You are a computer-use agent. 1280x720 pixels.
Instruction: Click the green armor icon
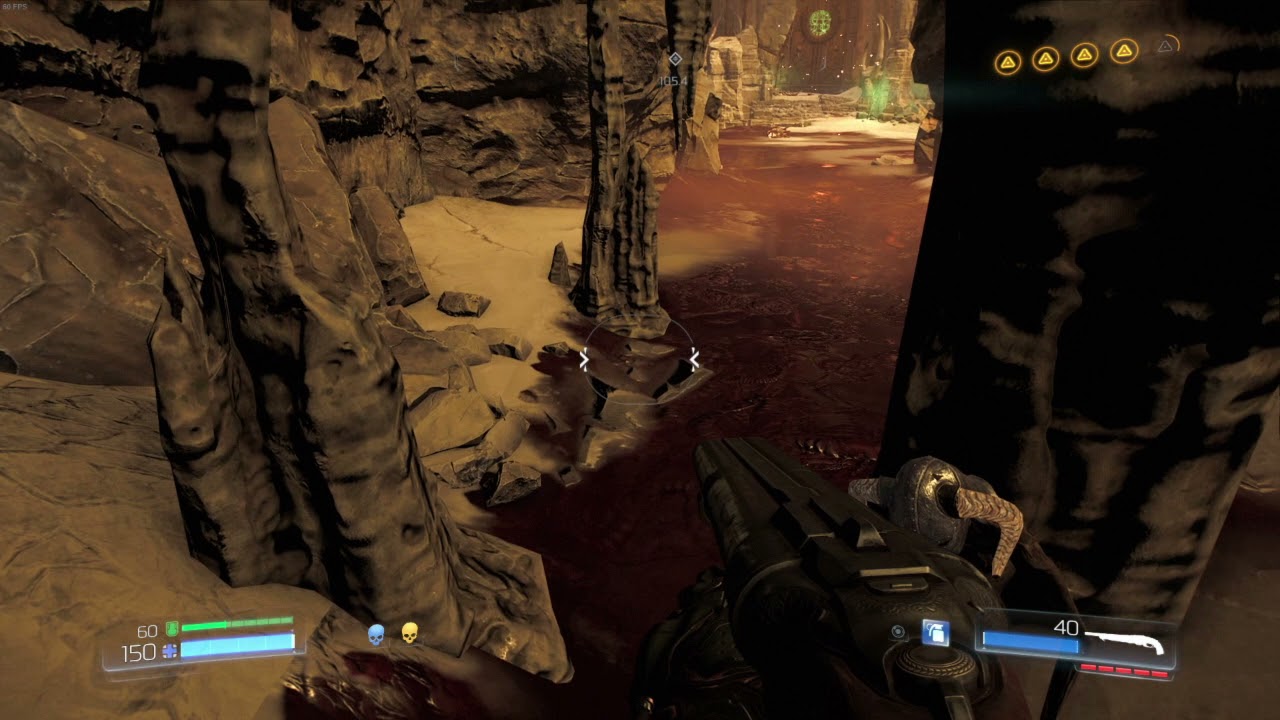tap(171, 629)
